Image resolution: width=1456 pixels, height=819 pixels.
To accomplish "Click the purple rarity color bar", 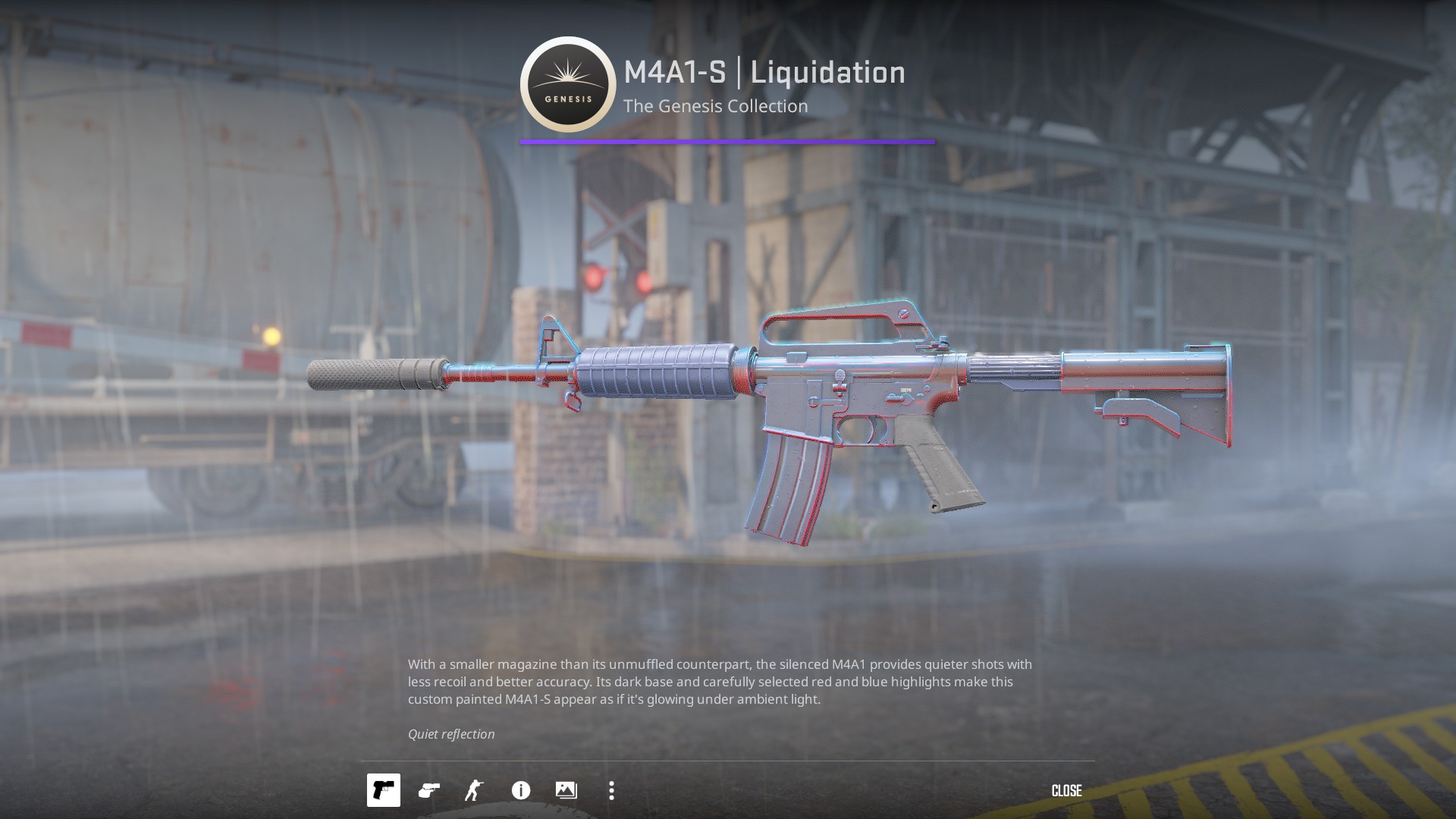I will 726,140.
